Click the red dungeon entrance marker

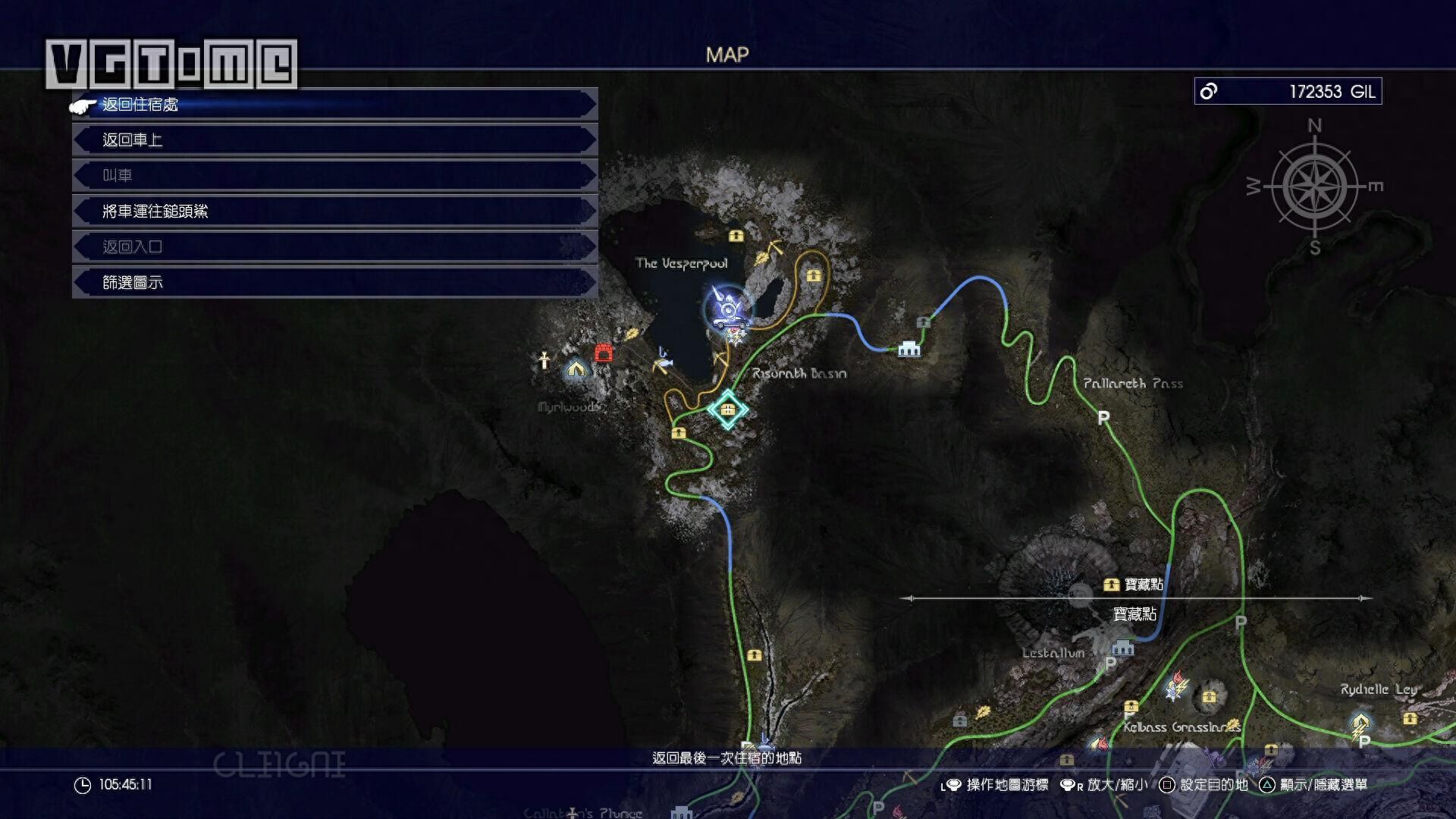coord(604,353)
